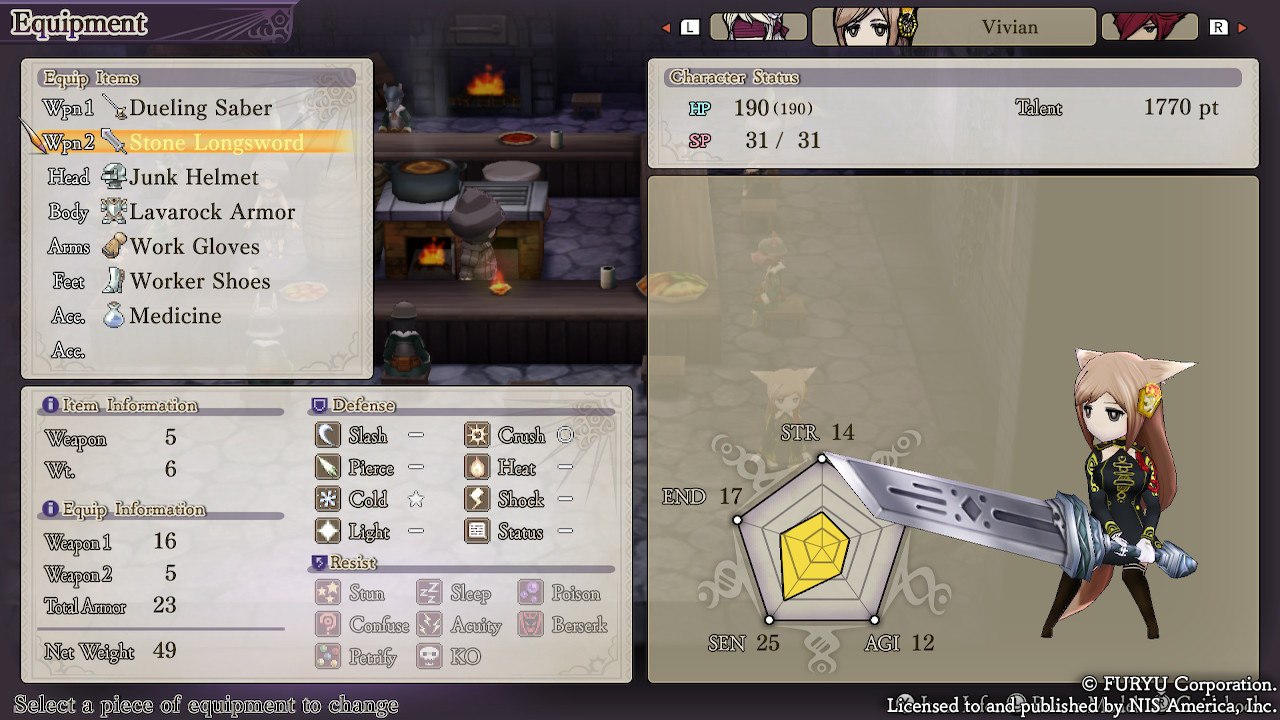1280x720 pixels.
Task: Open the Lavarock Armor body slot
Action: point(212,212)
